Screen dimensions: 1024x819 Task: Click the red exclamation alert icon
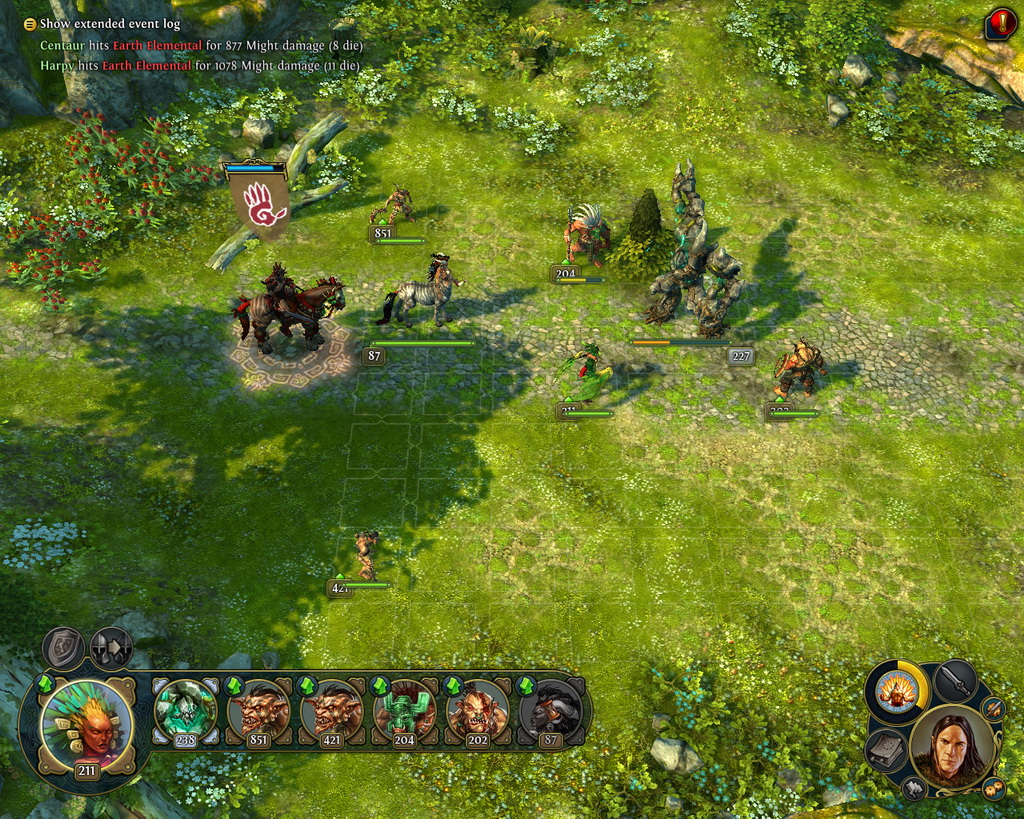pyautogui.click(x=999, y=23)
